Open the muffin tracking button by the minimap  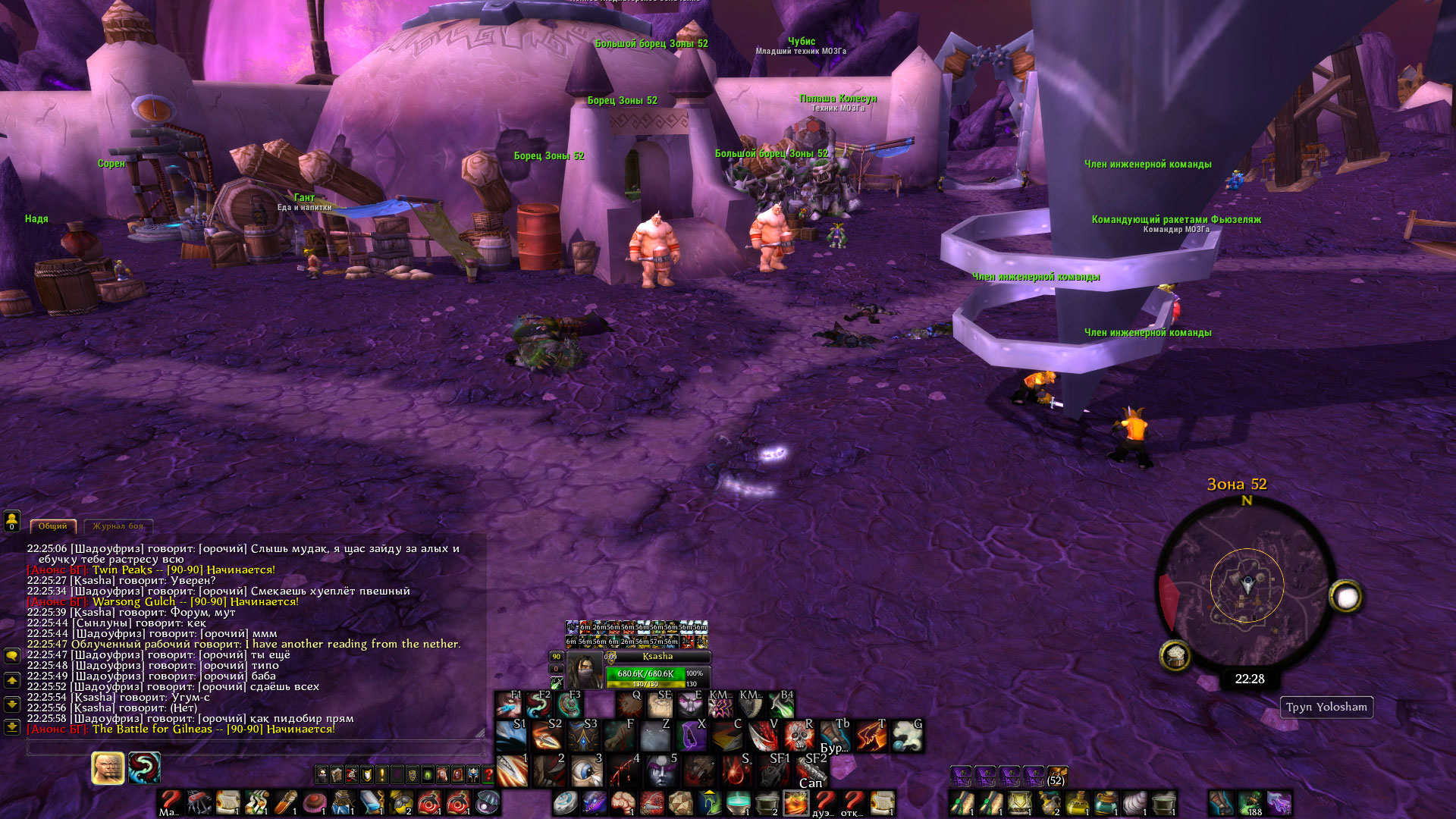[1175, 655]
